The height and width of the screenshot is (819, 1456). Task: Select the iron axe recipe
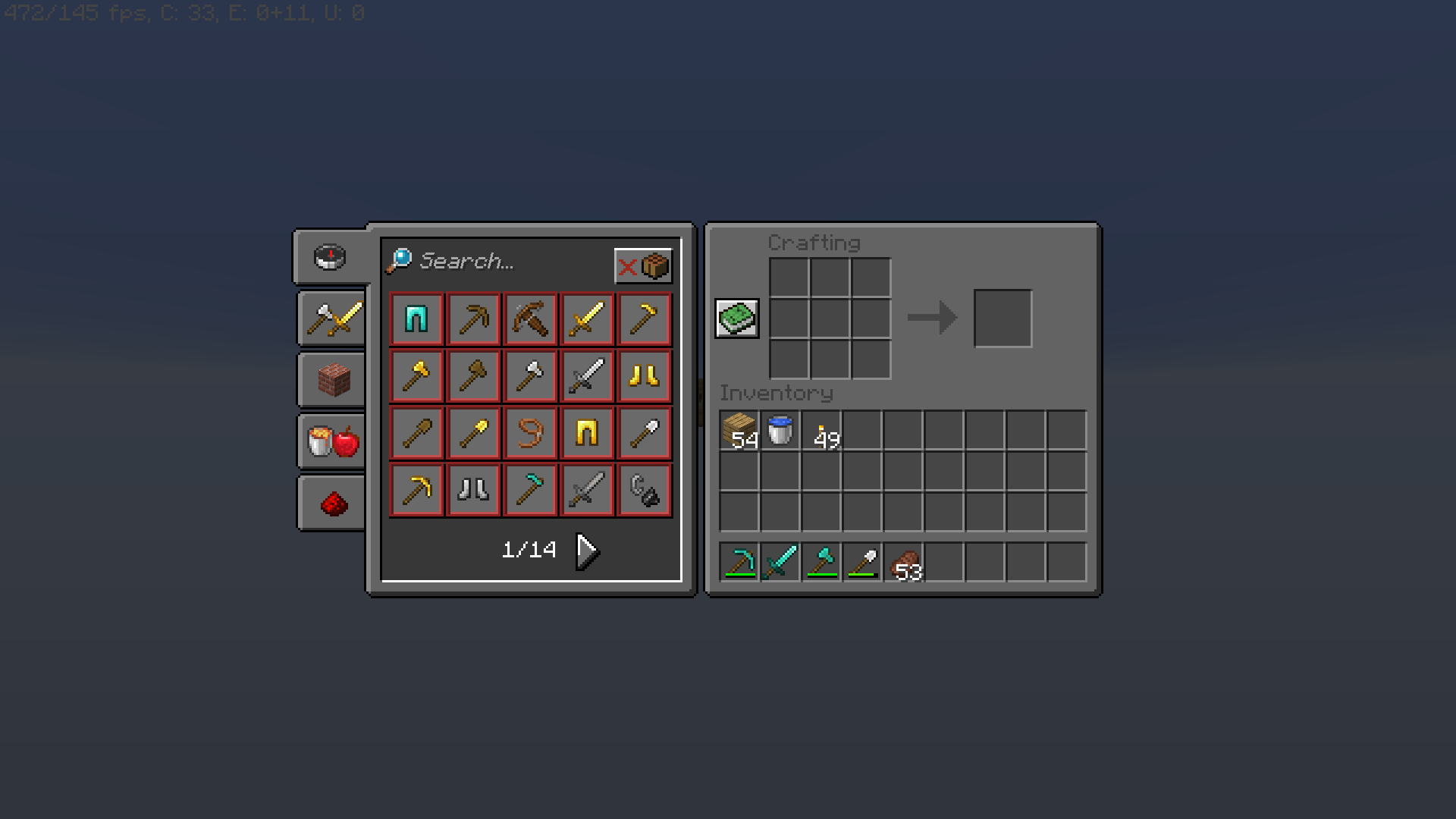(x=530, y=375)
